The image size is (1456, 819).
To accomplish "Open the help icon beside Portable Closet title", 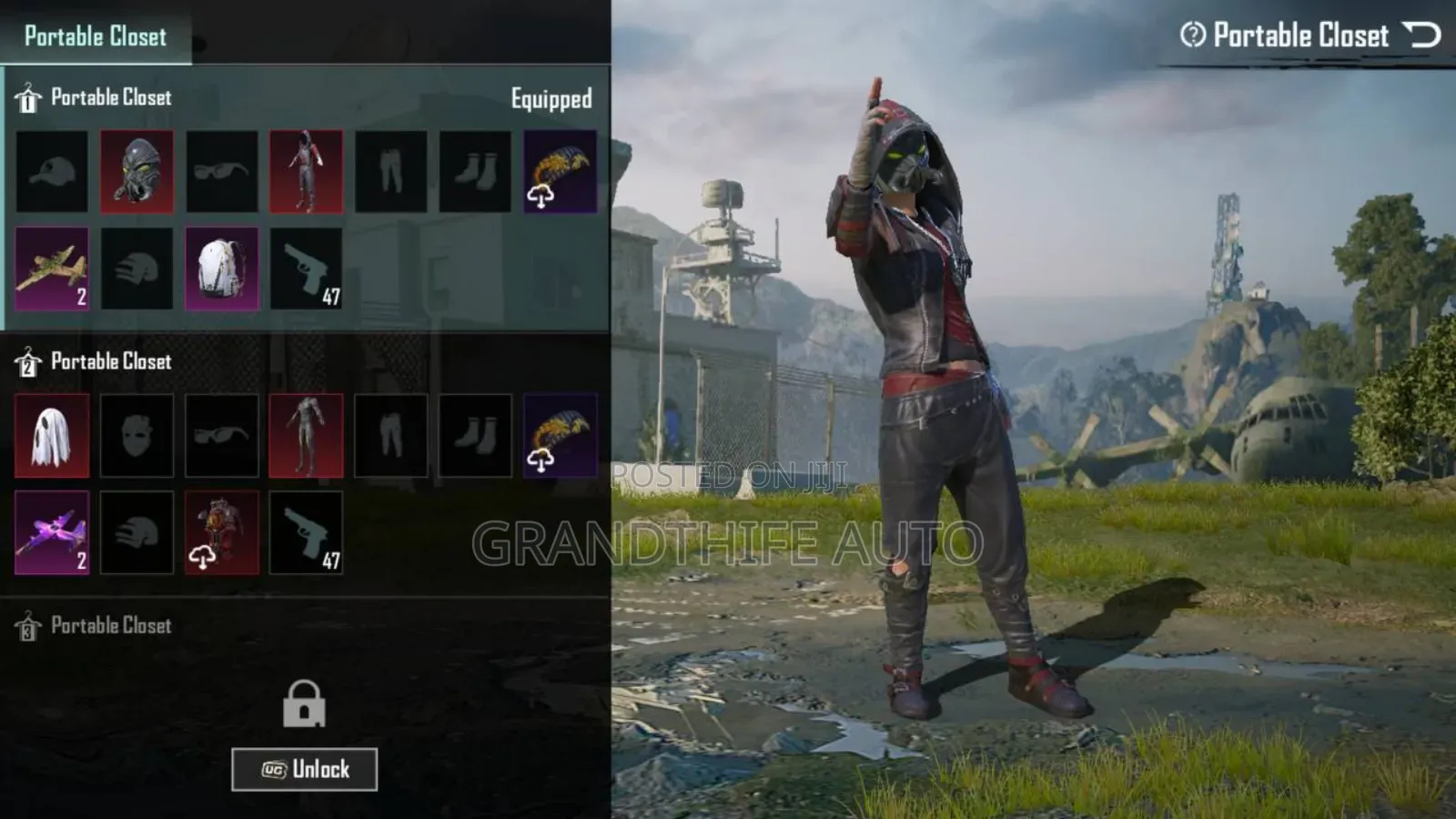I will tap(1196, 35).
